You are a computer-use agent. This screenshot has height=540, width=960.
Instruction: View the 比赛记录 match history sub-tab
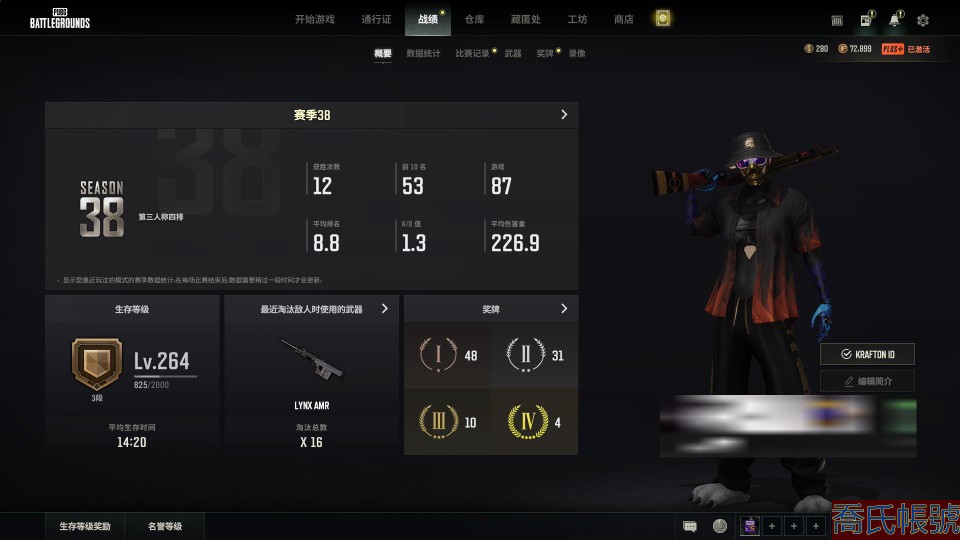pyautogui.click(x=472, y=53)
